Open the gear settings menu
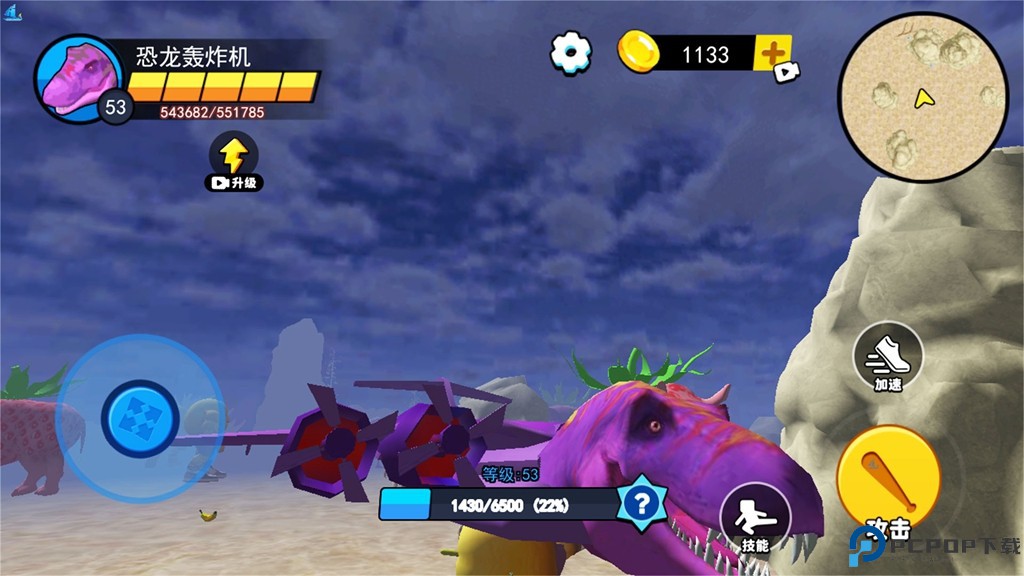 [x=571, y=51]
